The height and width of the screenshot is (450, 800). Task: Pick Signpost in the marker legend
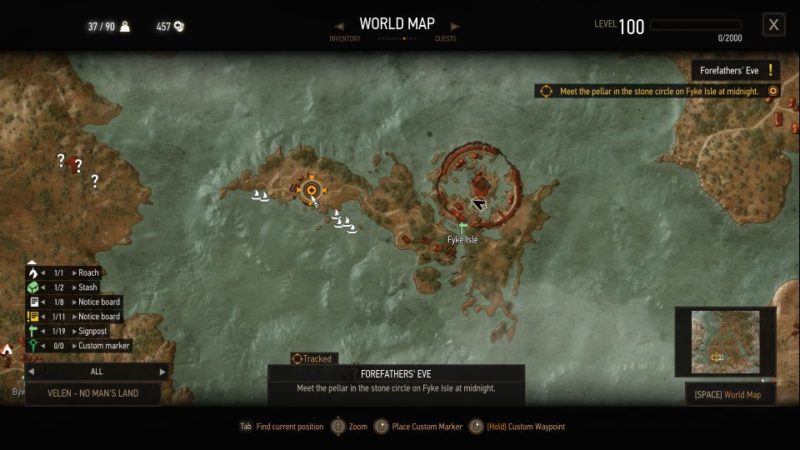click(x=80, y=331)
